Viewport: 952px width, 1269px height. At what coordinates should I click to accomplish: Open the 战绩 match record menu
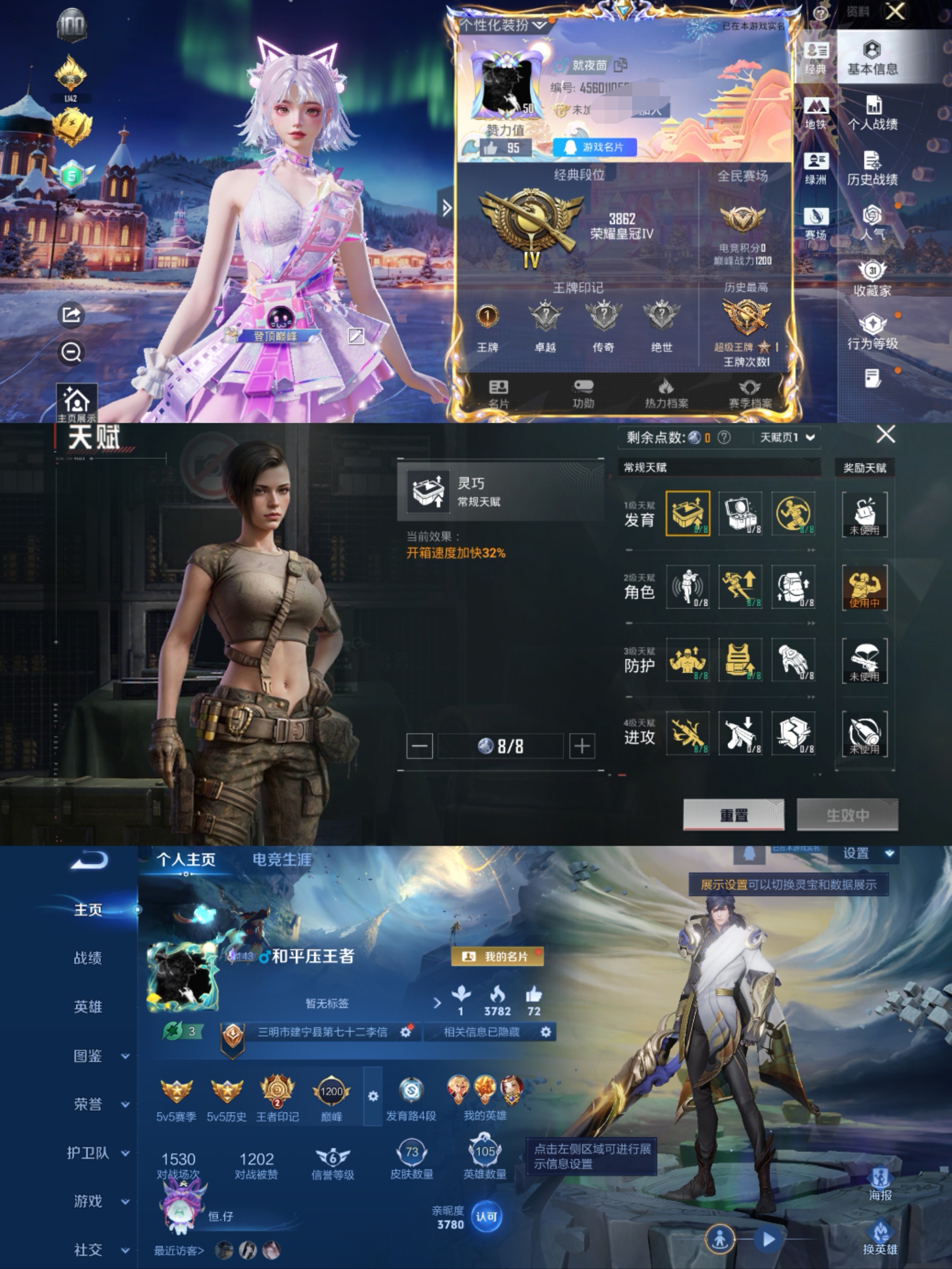coord(88,957)
